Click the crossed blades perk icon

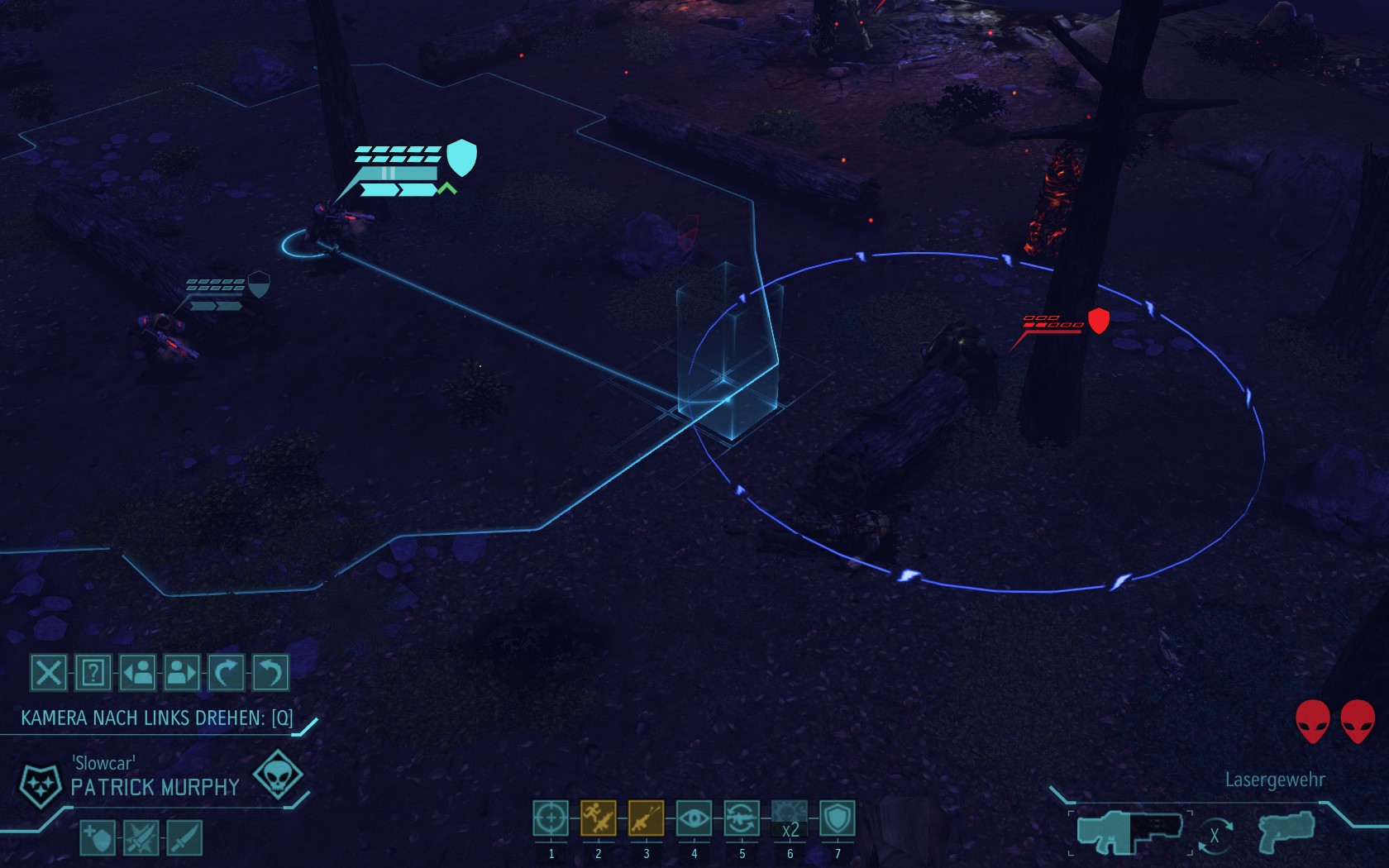141,838
